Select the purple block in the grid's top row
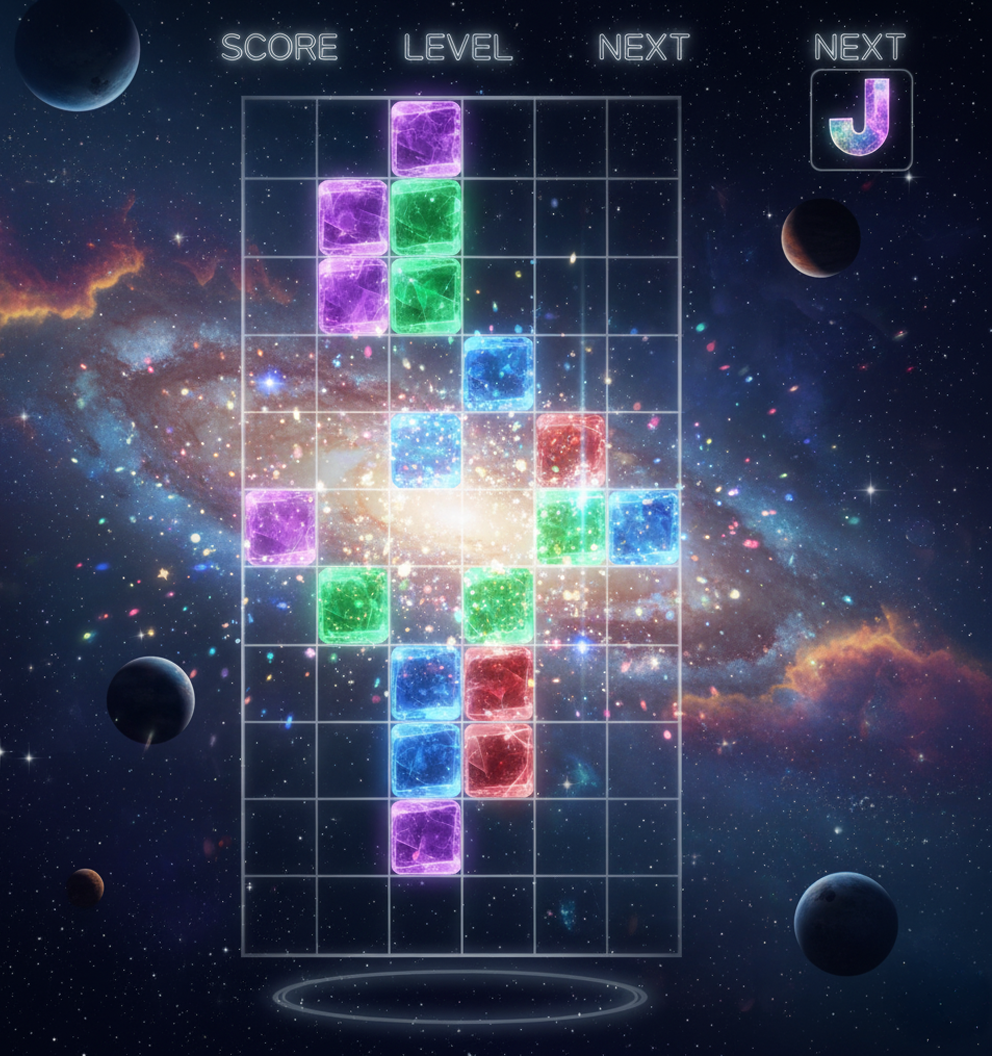The width and height of the screenshot is (992, 1056). (x=426, y=138)
